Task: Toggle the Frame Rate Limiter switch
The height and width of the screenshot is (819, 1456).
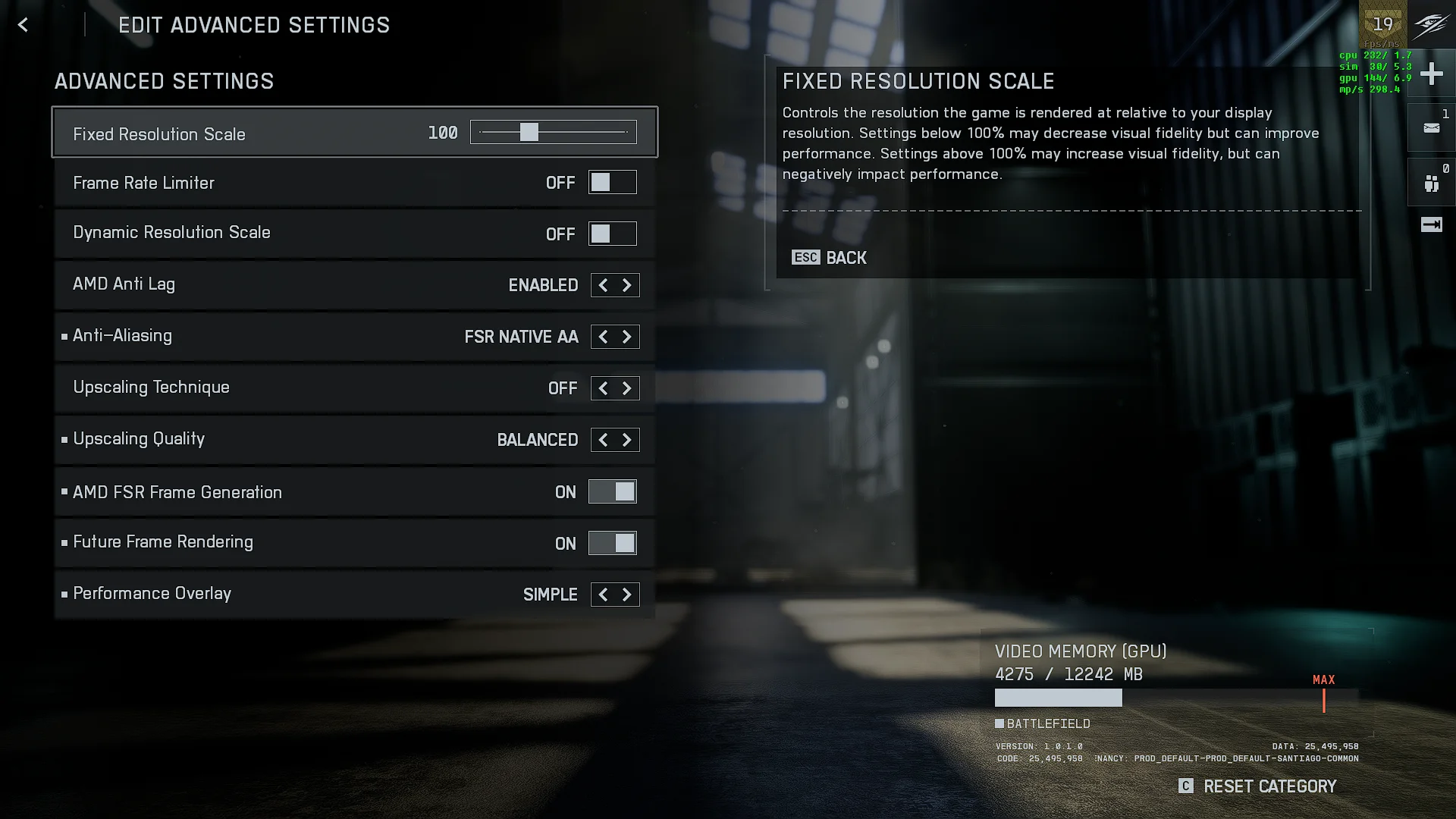Action: [x=612, y=183]
